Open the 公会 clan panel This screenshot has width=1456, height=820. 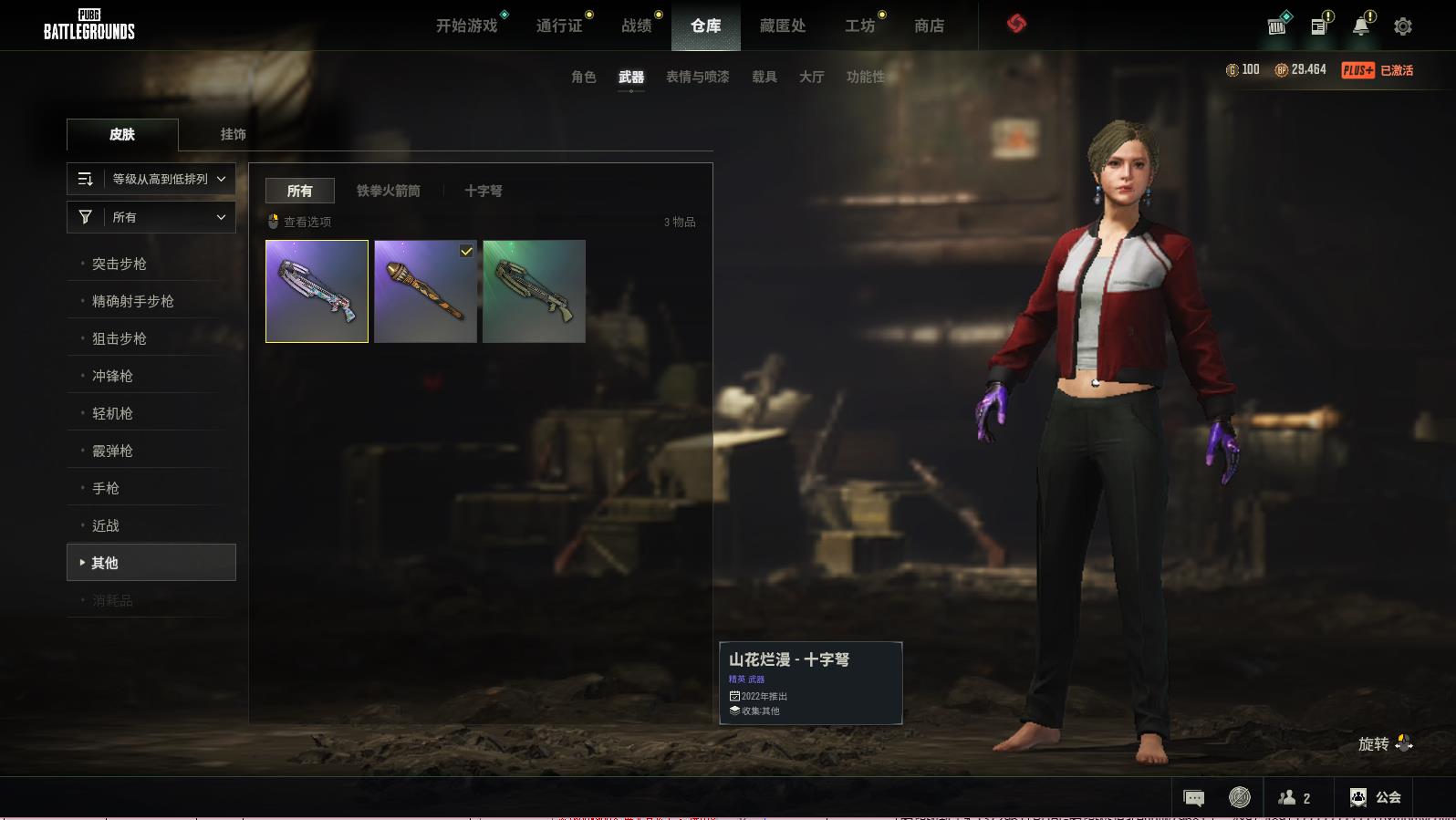pyautogui.click(x=1375, y=797)
